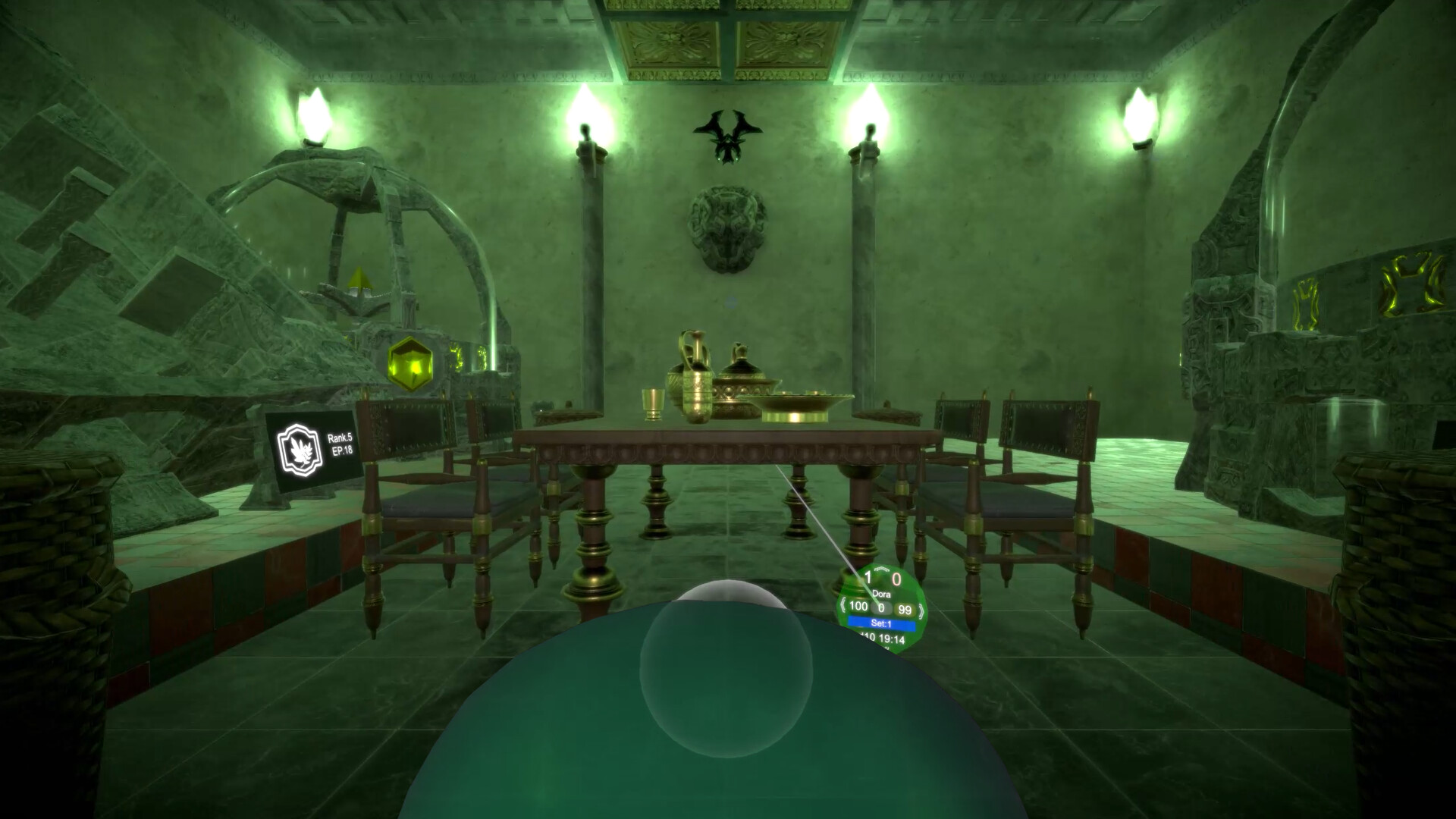Toggle the gray center counter on the HUD
Image resolution: width=1456 pixels, height=819 pixels.
(x=880, y=607)
